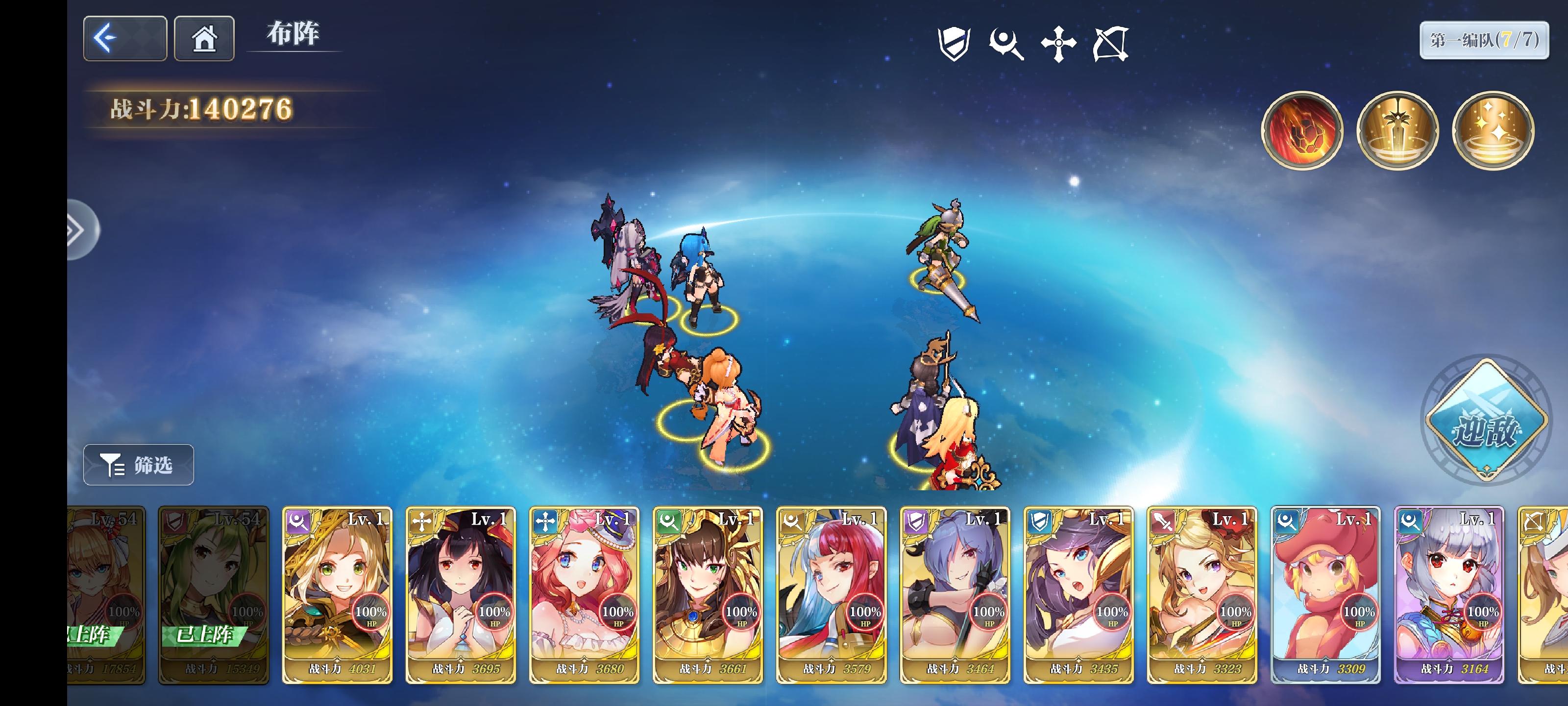Open the back arrow navigation
The width and height of the screenshot is (1568, 706).
click(125, 38)
